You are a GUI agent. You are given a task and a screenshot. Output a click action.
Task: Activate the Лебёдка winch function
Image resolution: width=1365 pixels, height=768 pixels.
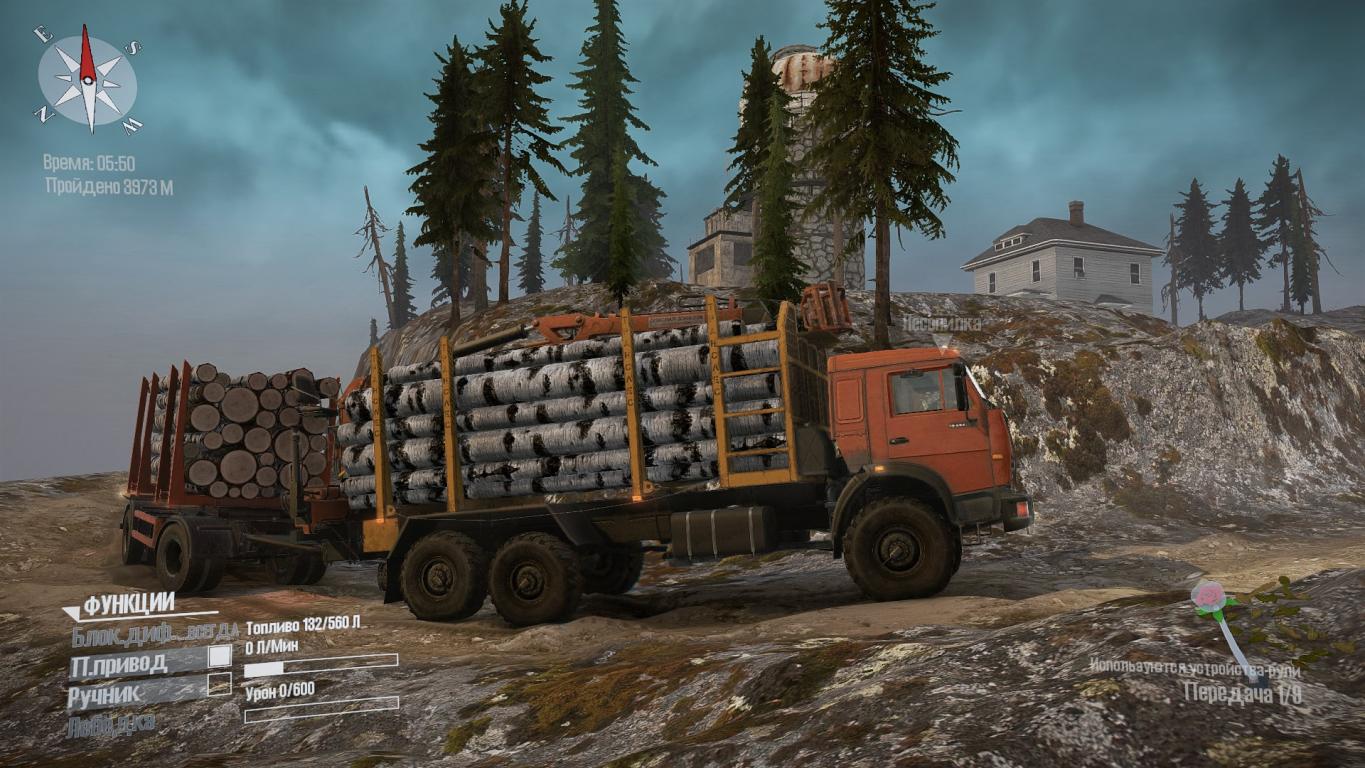coord(111,725)
